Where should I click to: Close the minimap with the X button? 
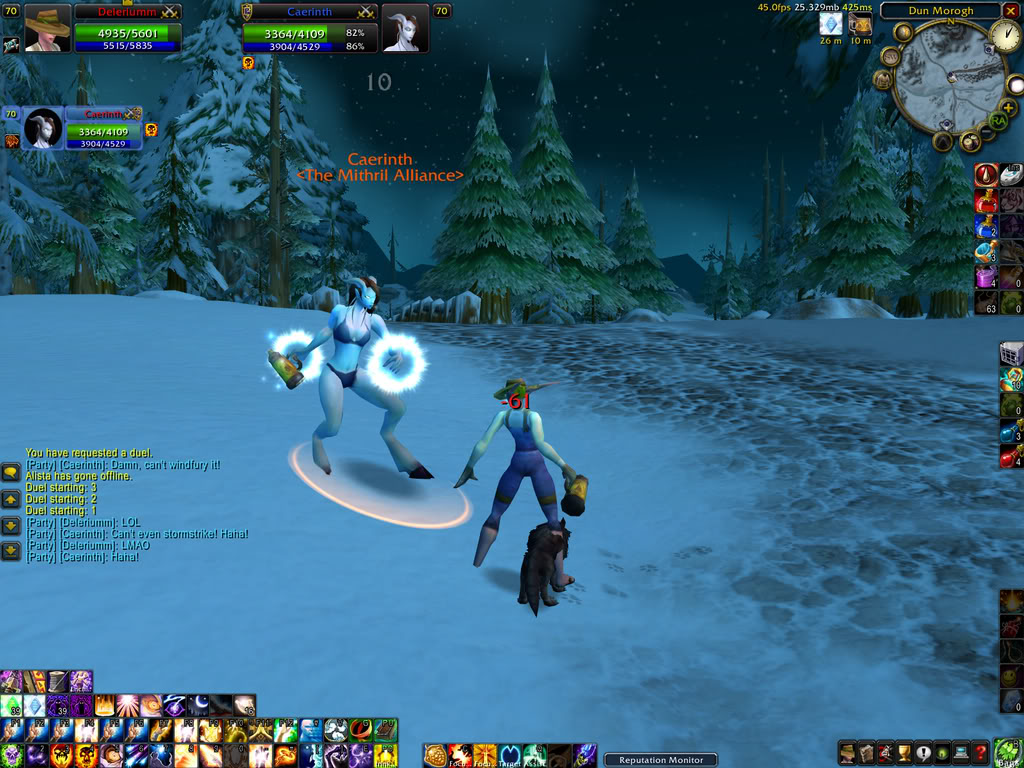[1010, 11]
